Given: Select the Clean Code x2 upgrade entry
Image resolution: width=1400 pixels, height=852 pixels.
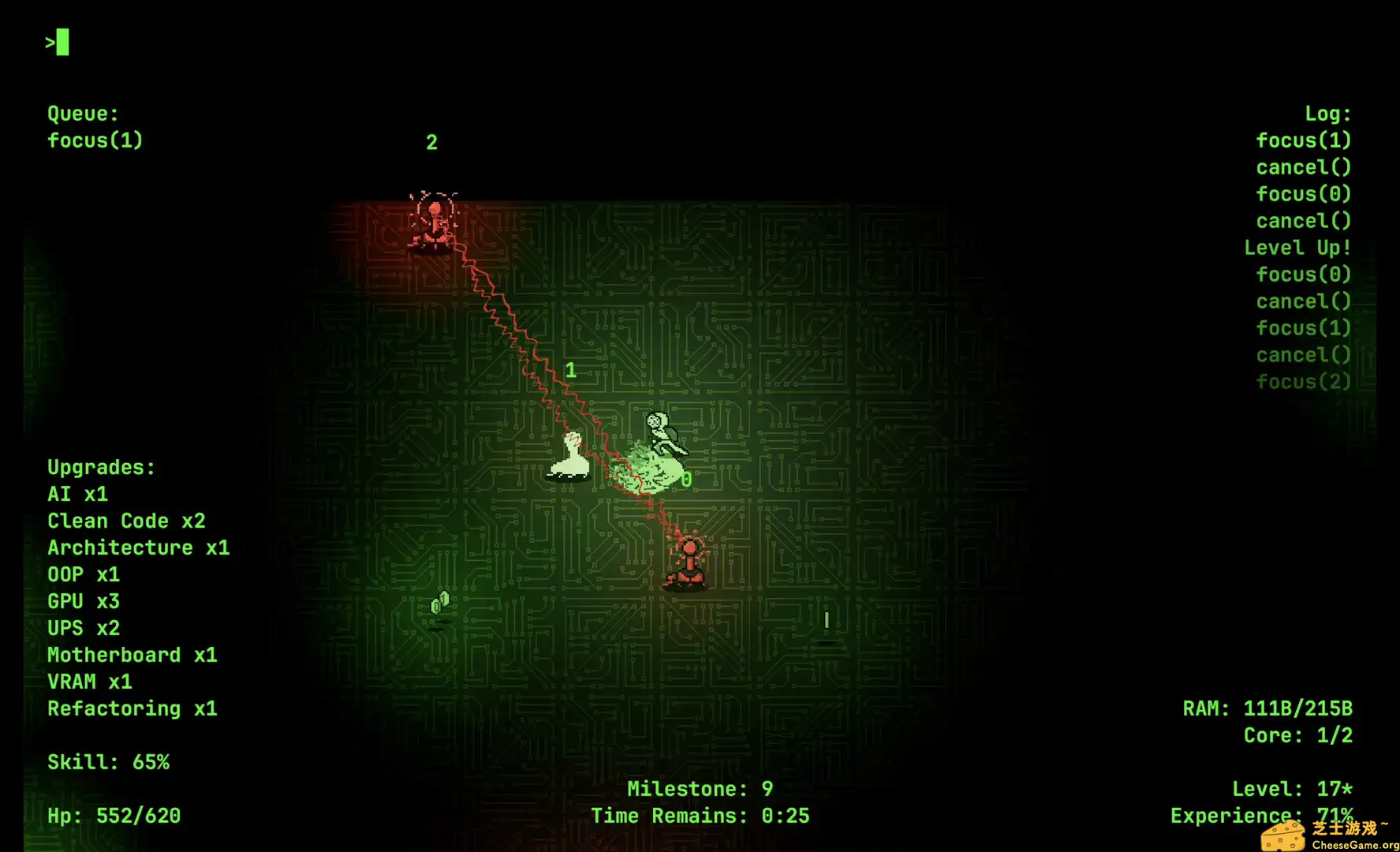Looking at the screenshot, I should coord(126,520).
